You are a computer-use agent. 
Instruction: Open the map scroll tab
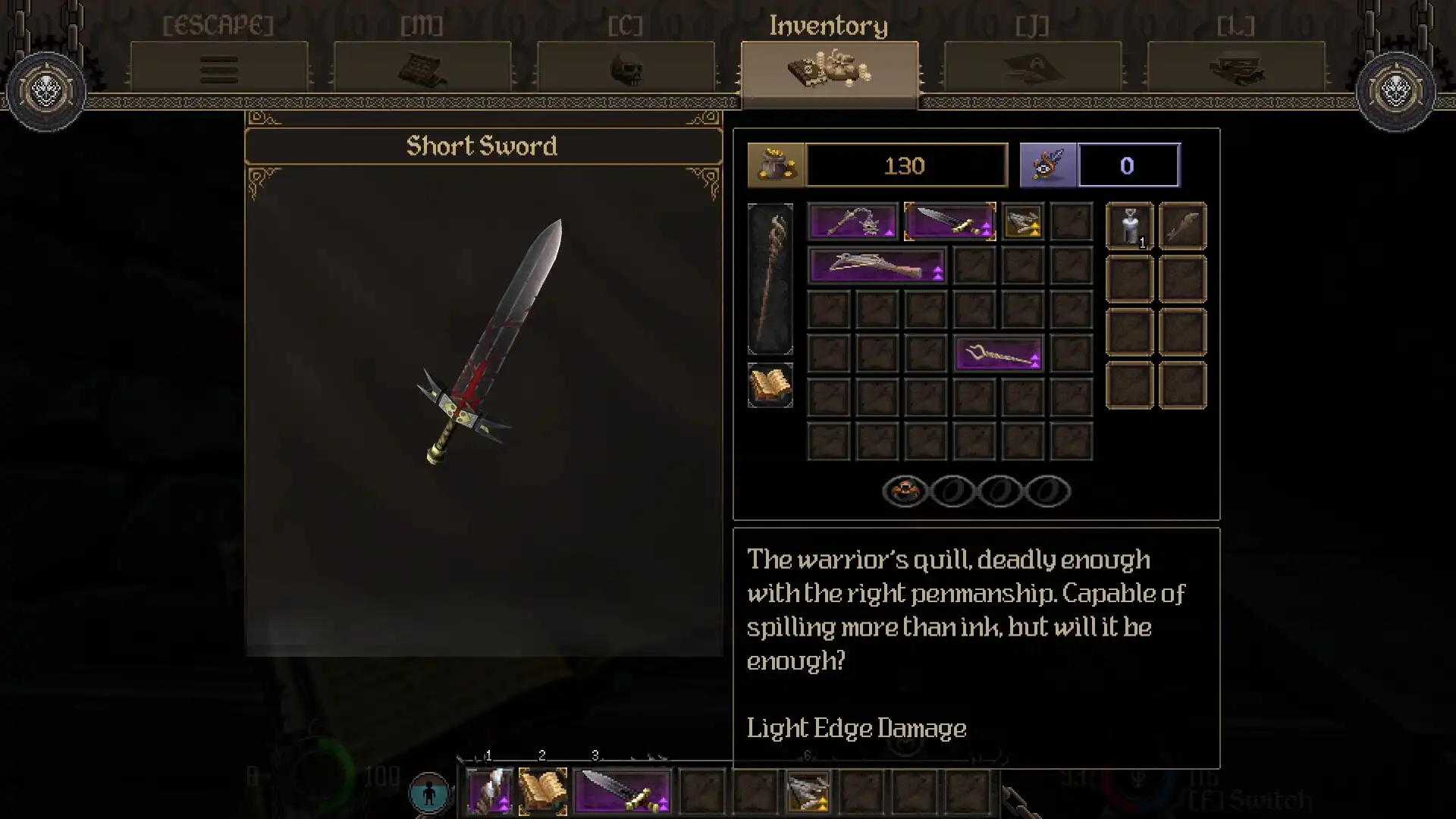pyautogui.click(x=422, y=68)
